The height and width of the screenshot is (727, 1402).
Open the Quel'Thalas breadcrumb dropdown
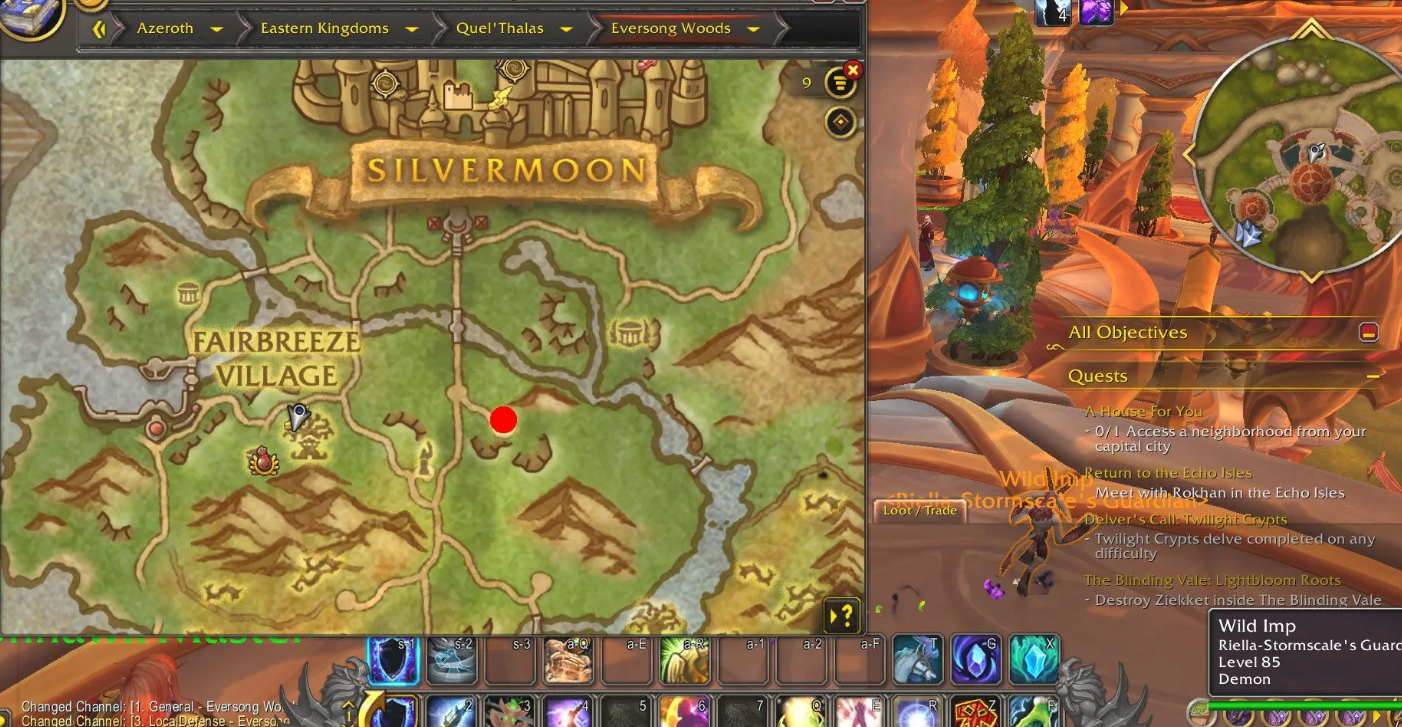566,29
